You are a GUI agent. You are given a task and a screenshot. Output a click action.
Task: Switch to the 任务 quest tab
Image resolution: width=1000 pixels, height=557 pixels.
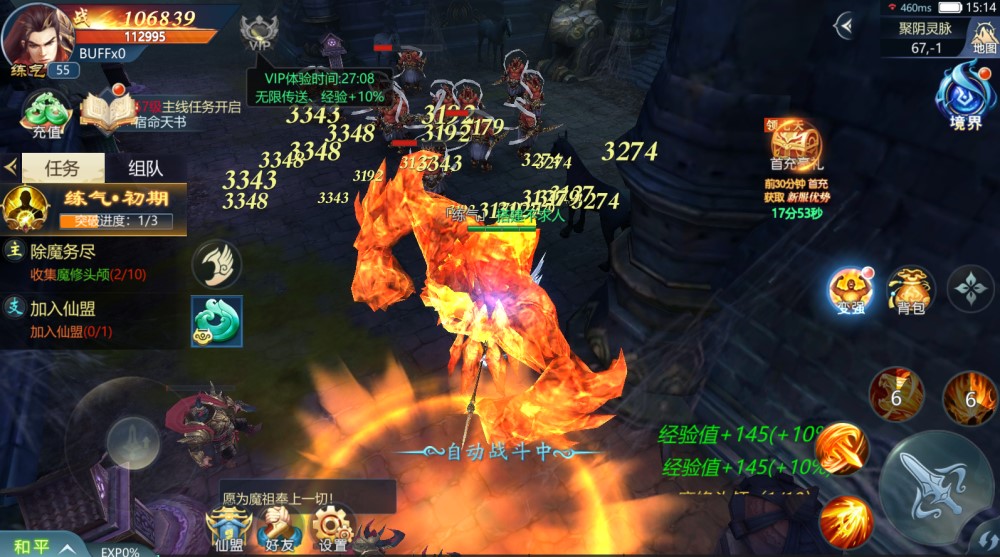click(x=63, y=169)
